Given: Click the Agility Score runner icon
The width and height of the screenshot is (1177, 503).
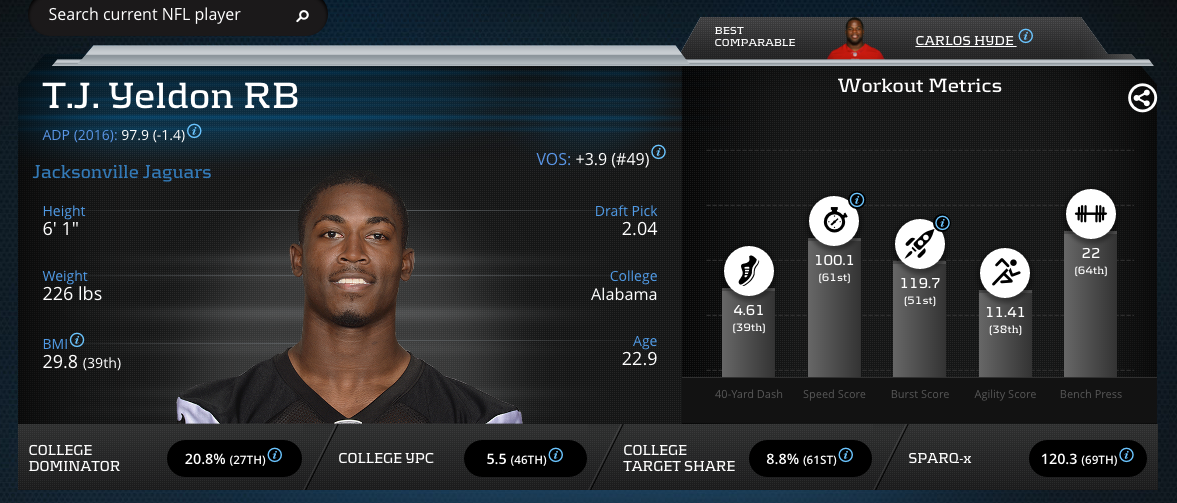Looking at the screenshot, I should coord(1005,272).
